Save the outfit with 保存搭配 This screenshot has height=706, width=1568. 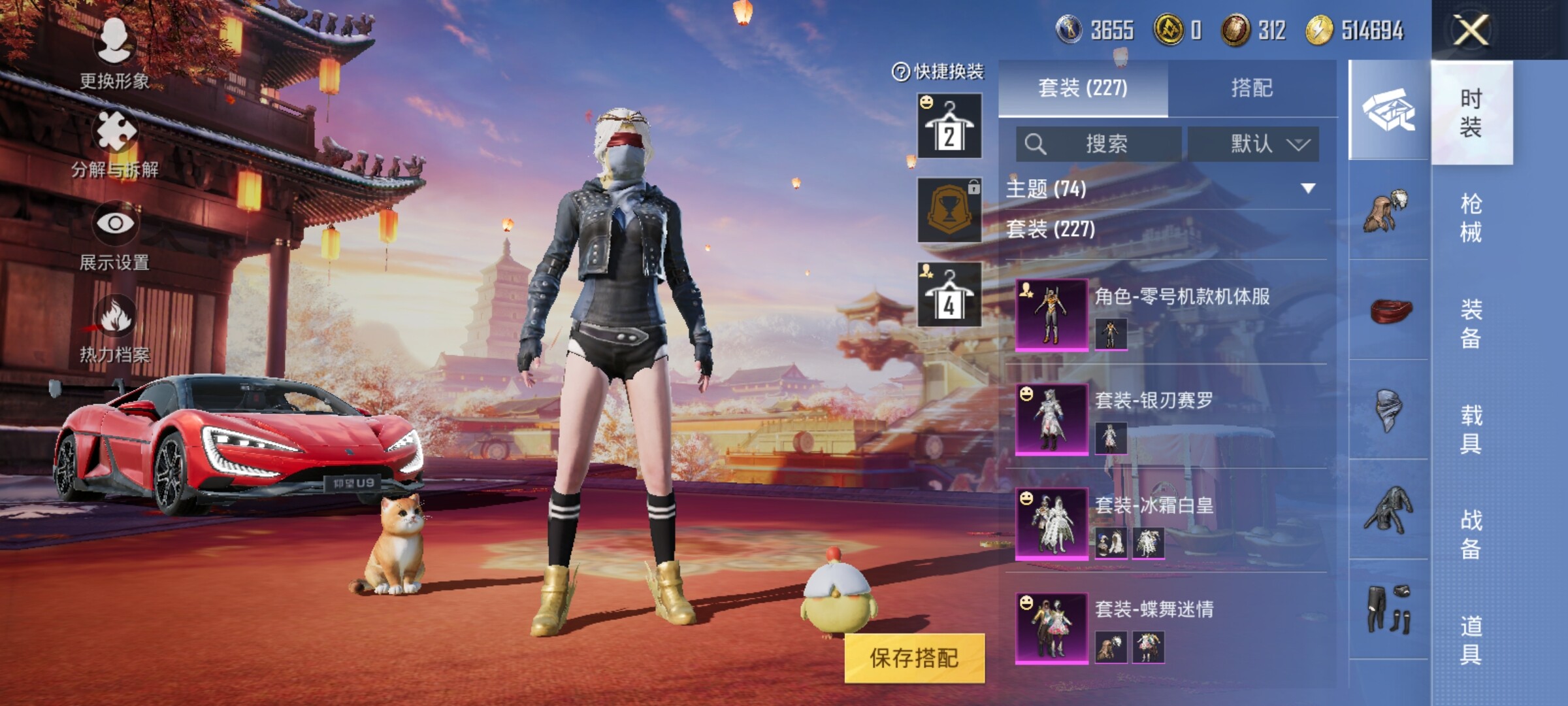pos(914,658)
